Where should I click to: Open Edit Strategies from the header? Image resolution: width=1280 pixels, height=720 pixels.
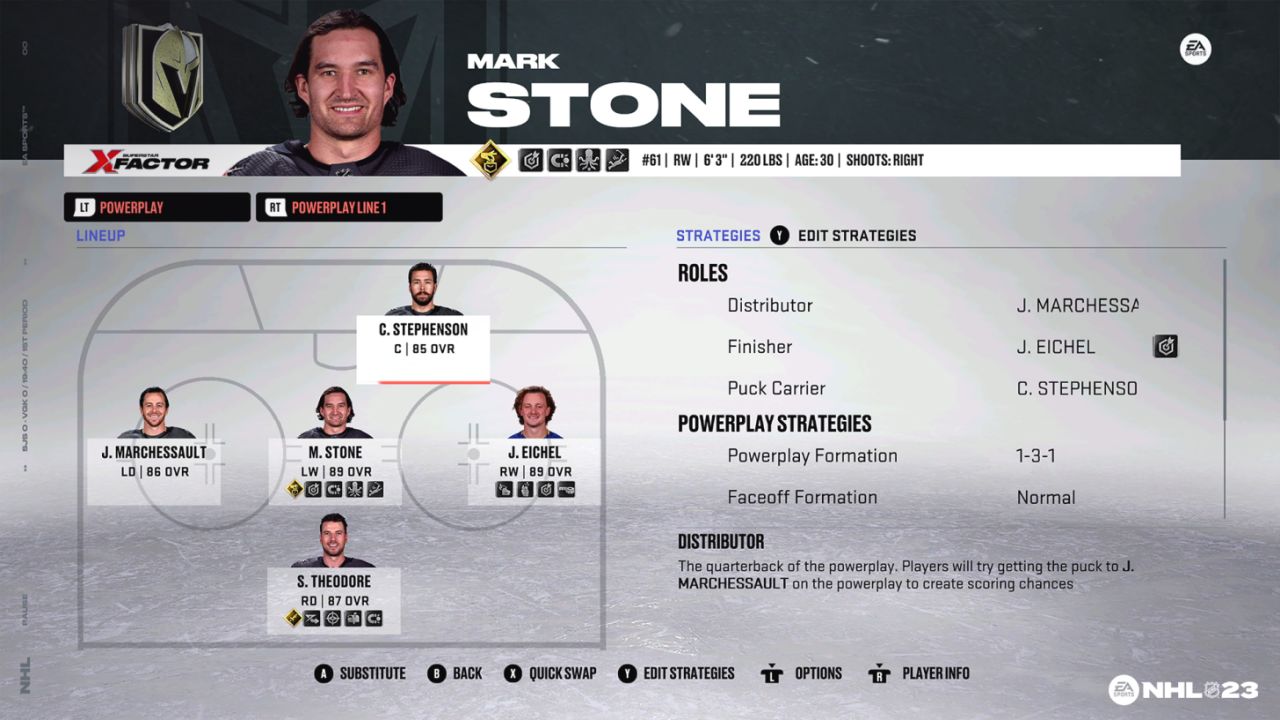(844, 236)
